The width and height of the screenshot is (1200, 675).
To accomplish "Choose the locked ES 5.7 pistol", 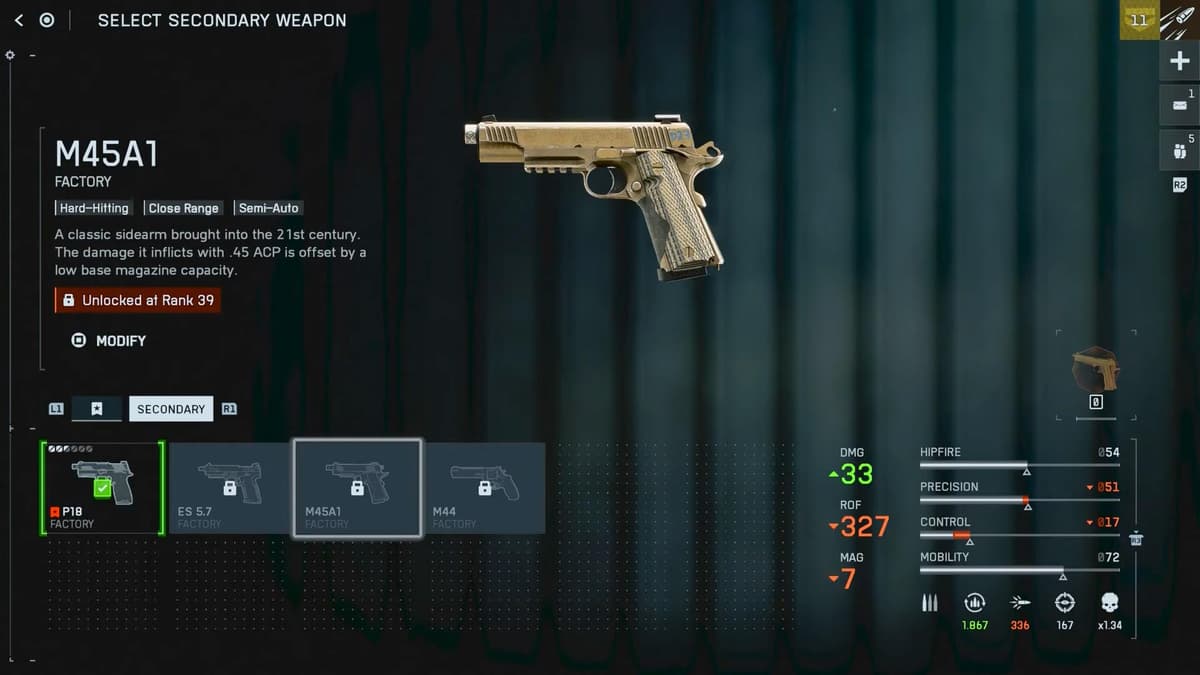I will pos(230,488).
